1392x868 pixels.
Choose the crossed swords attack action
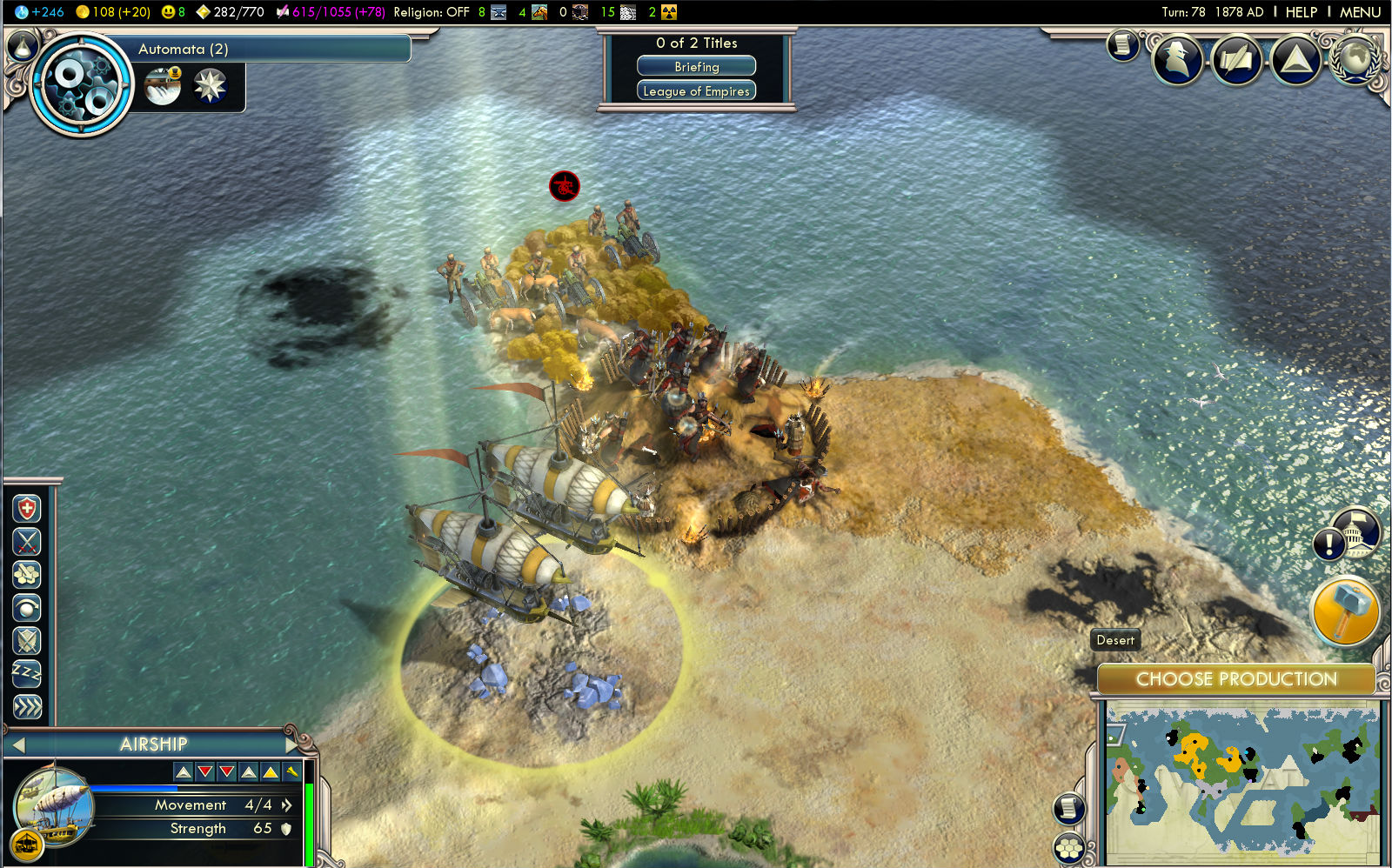pyautogui.click(x=27, y=542)
